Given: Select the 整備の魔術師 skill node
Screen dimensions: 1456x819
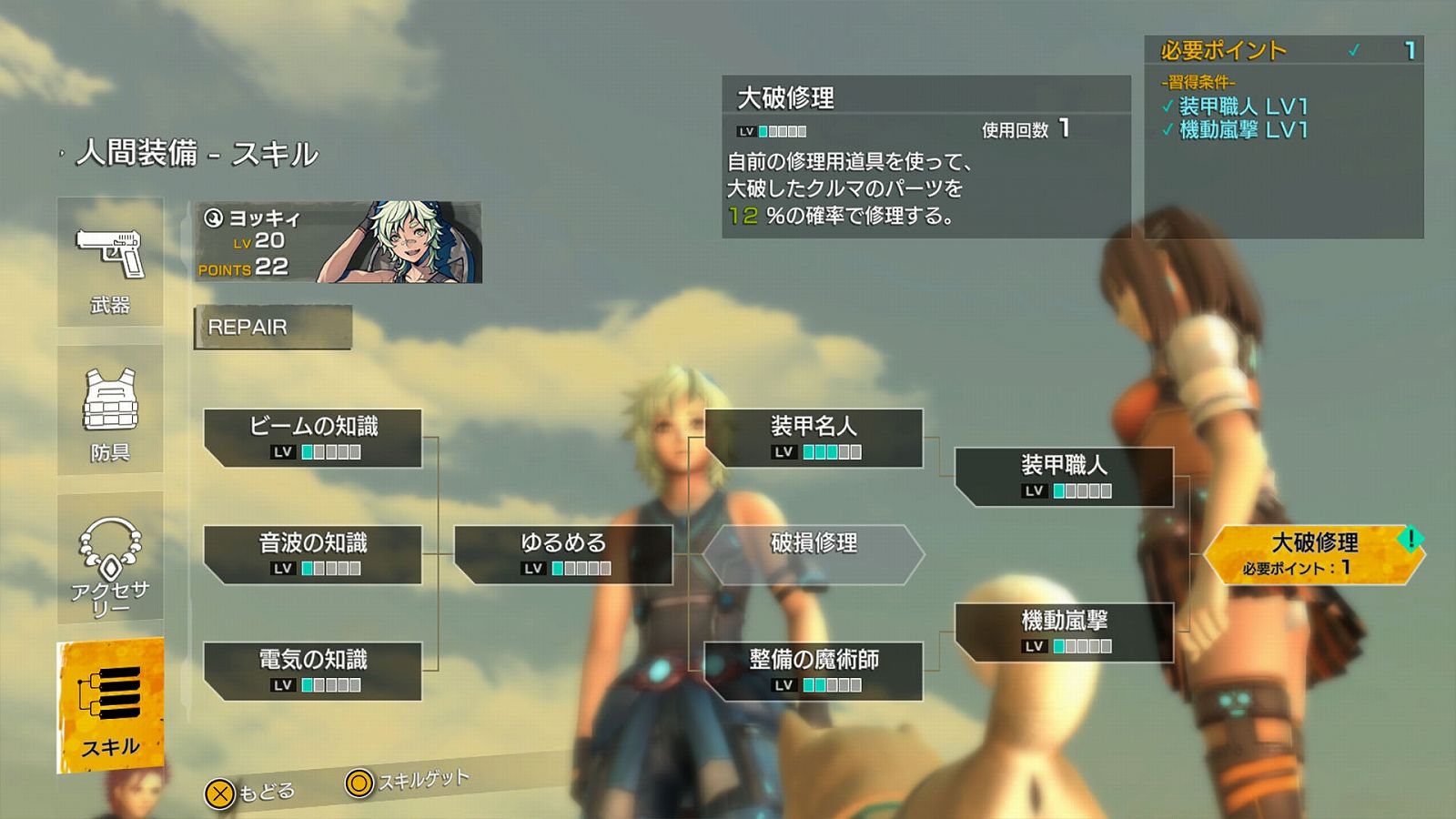Looking at the screenshot, I should click(x=814, y=671).
